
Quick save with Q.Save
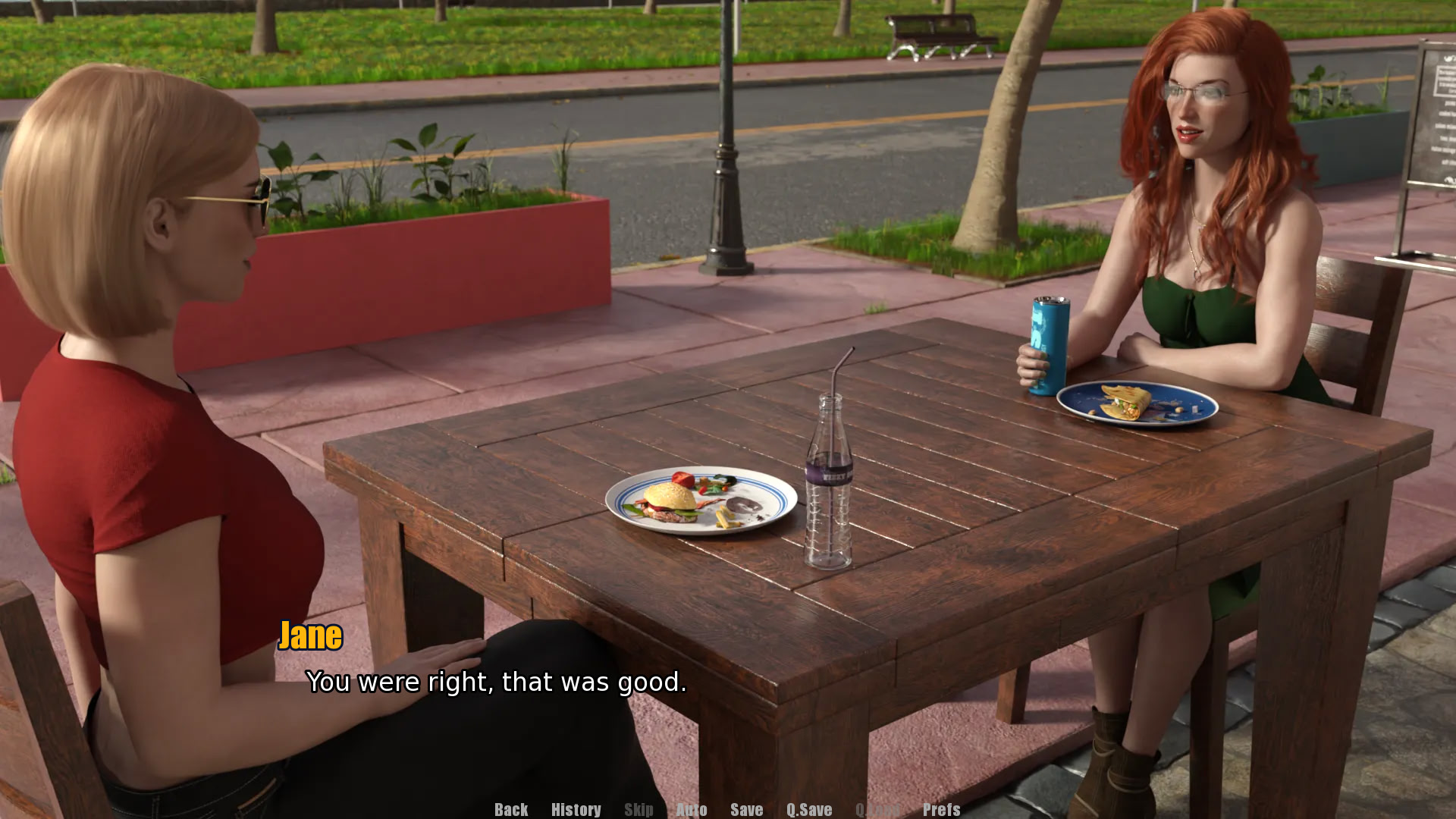coord(808,809)
